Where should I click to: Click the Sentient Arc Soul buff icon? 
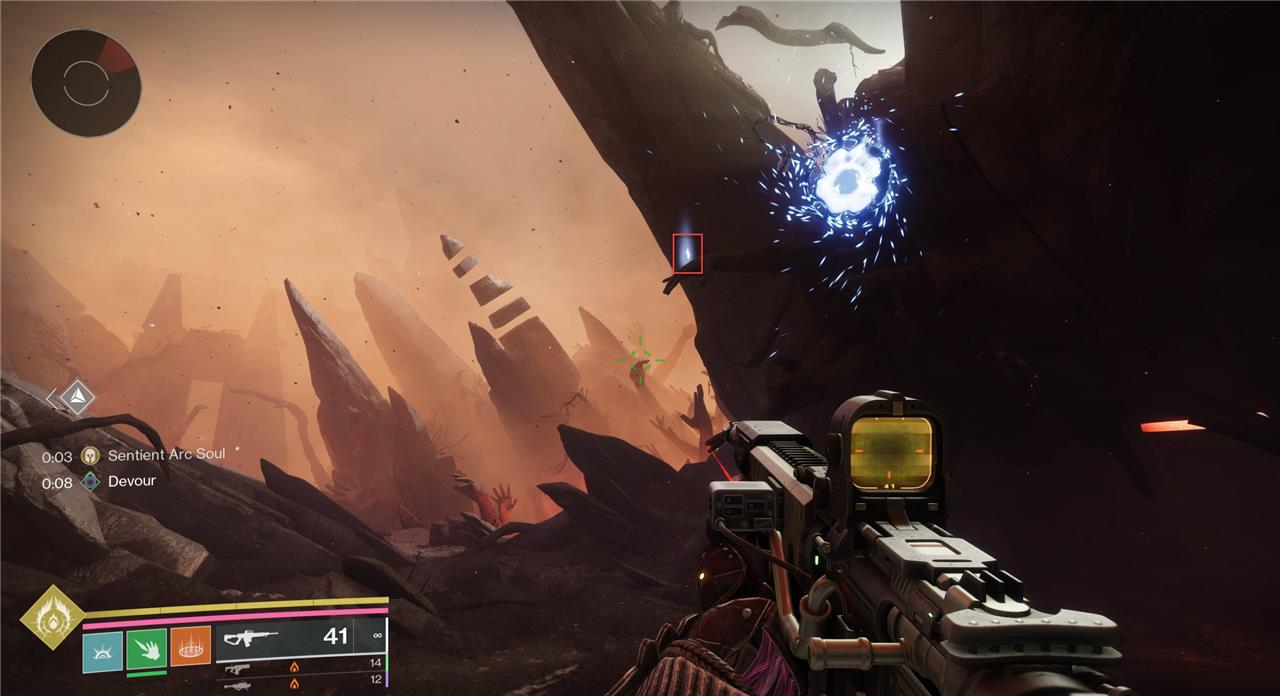[x=91, y=454]
